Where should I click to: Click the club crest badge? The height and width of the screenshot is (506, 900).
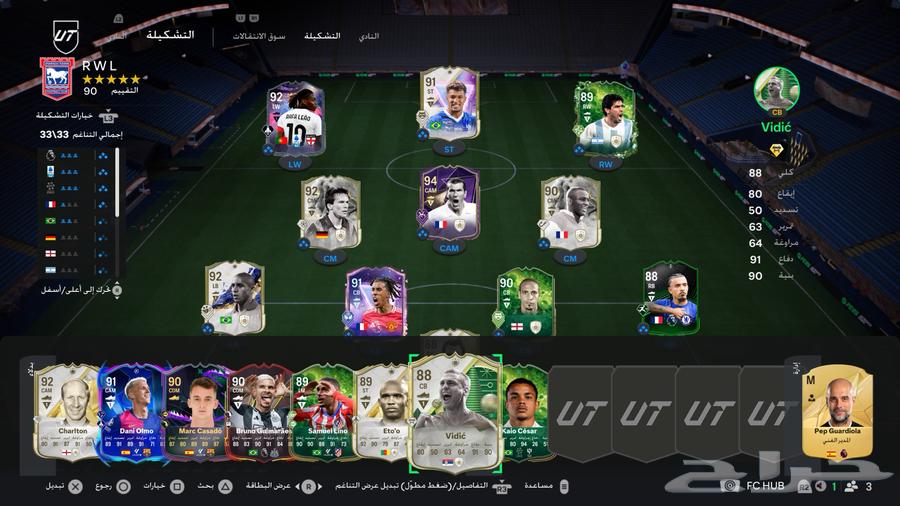(55, 78)
